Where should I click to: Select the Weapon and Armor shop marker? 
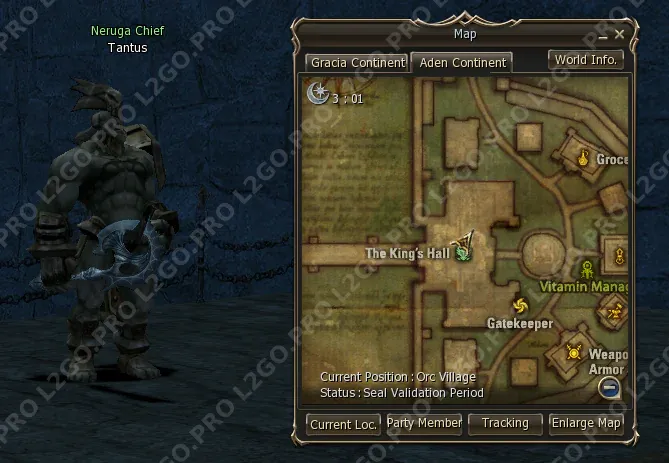(x=574, y=351)
